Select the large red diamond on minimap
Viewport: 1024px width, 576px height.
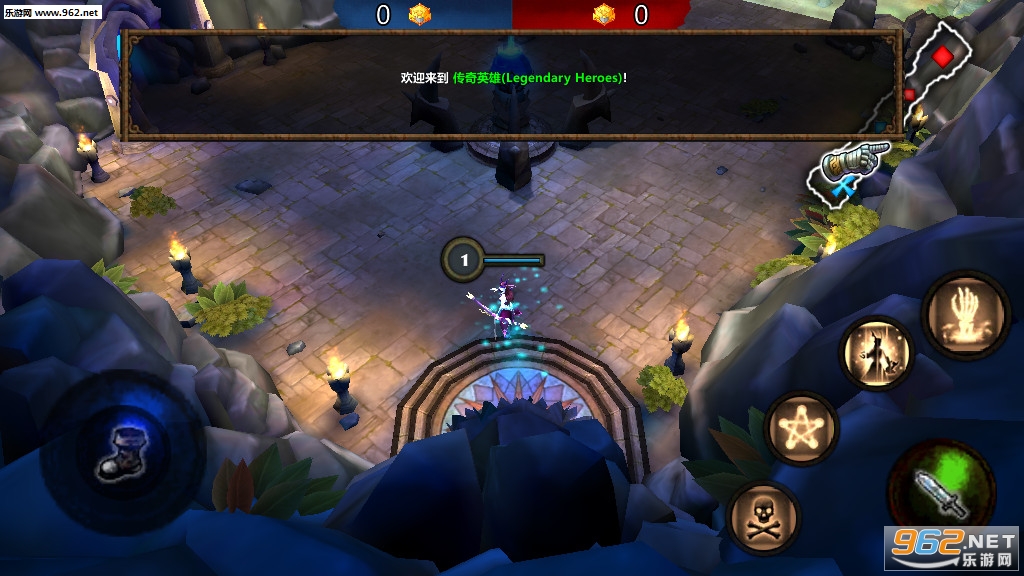click(943, 56)
